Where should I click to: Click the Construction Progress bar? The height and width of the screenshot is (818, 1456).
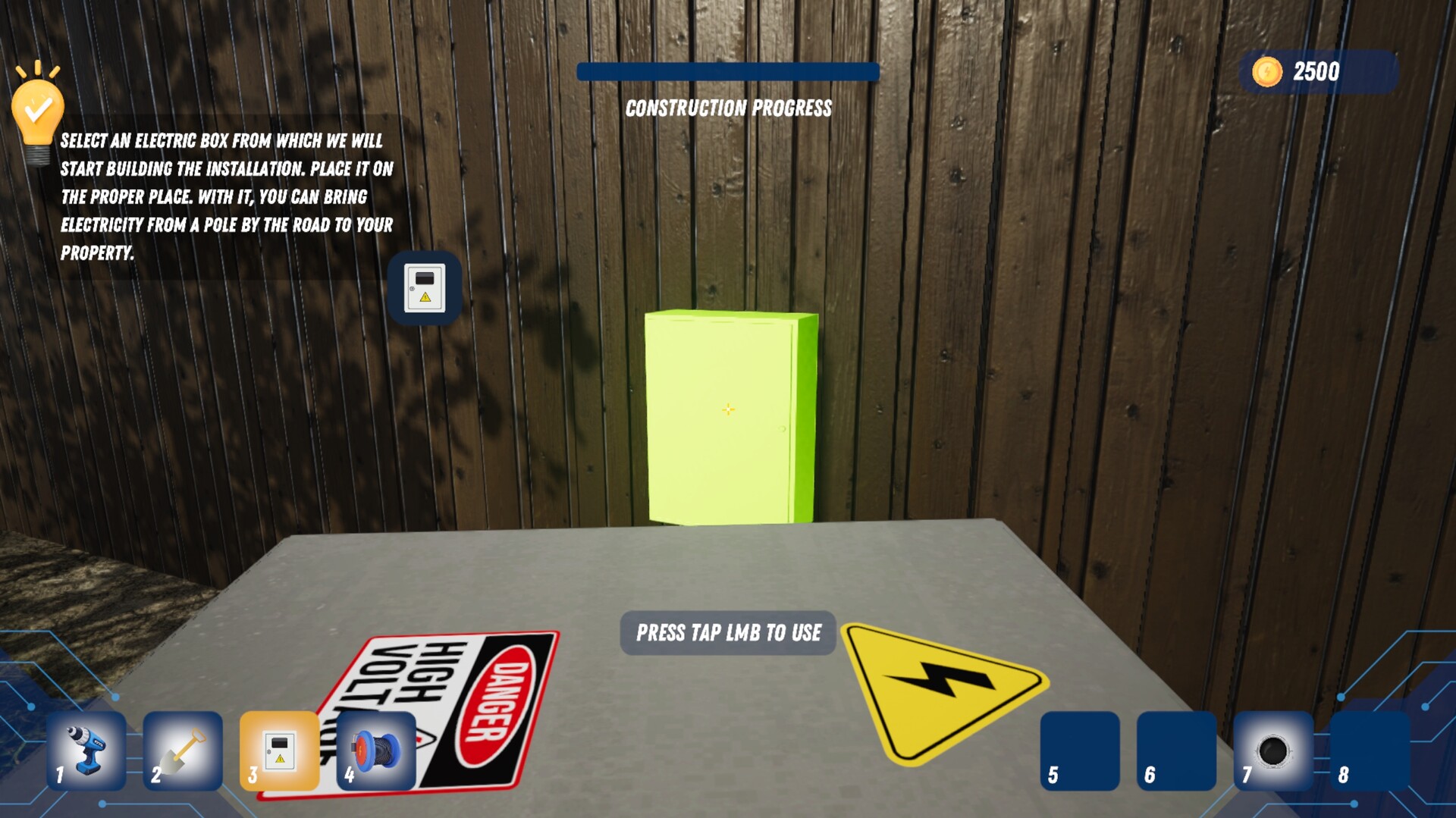[x=726, y=73]
